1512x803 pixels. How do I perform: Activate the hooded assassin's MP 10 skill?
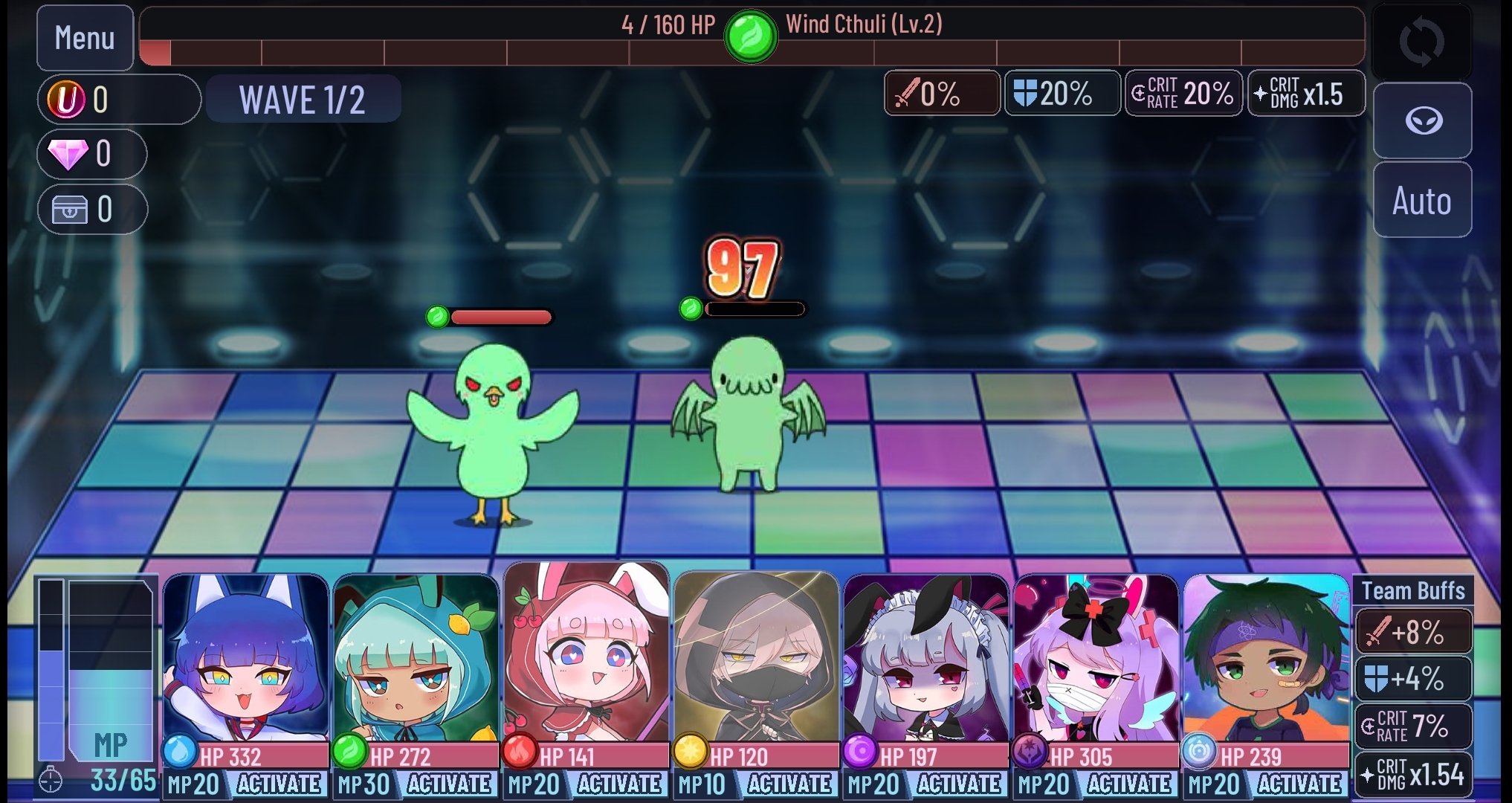[x=791, y=784]
